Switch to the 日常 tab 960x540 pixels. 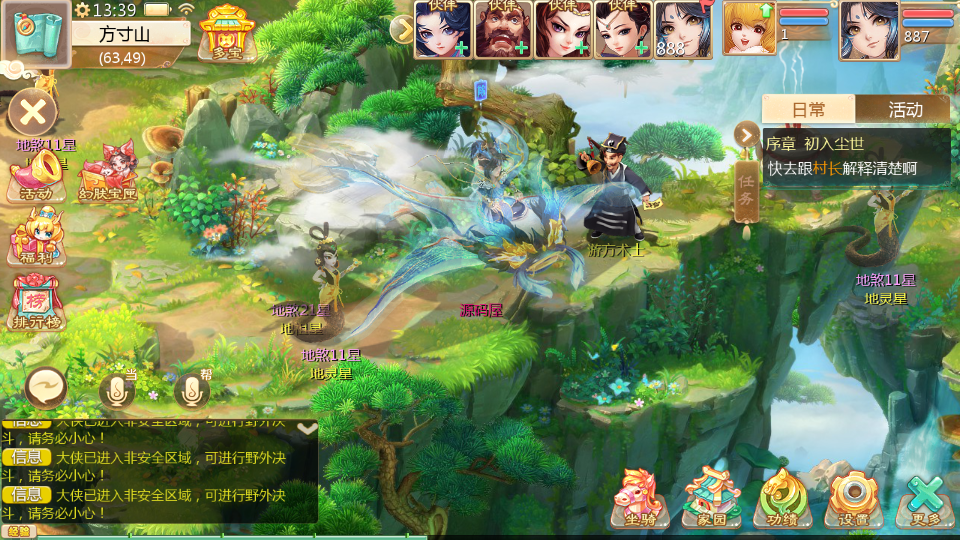(x=808, y=109)
